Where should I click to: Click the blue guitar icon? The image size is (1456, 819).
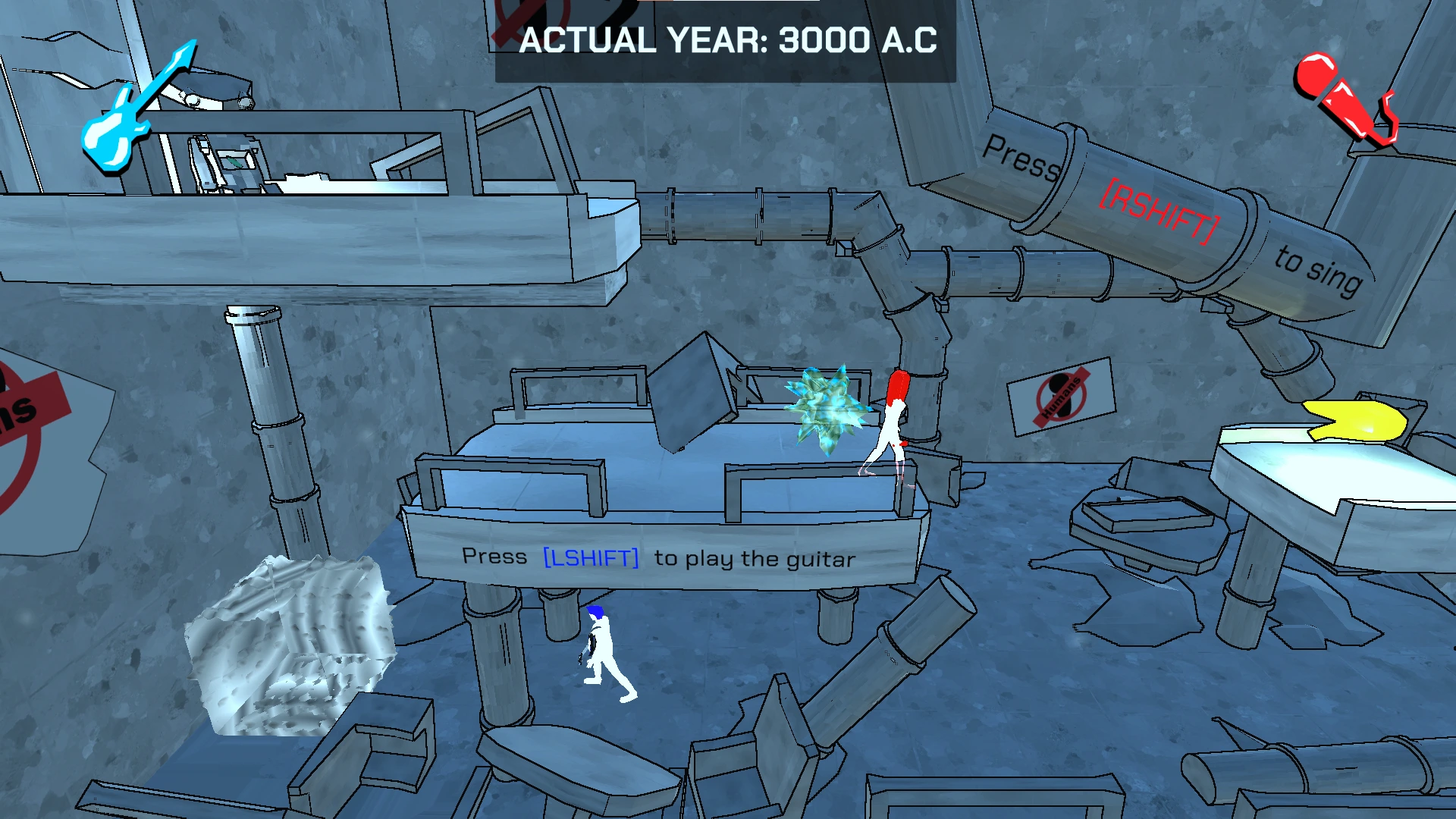pyautogui.click(x=133, y=111)
